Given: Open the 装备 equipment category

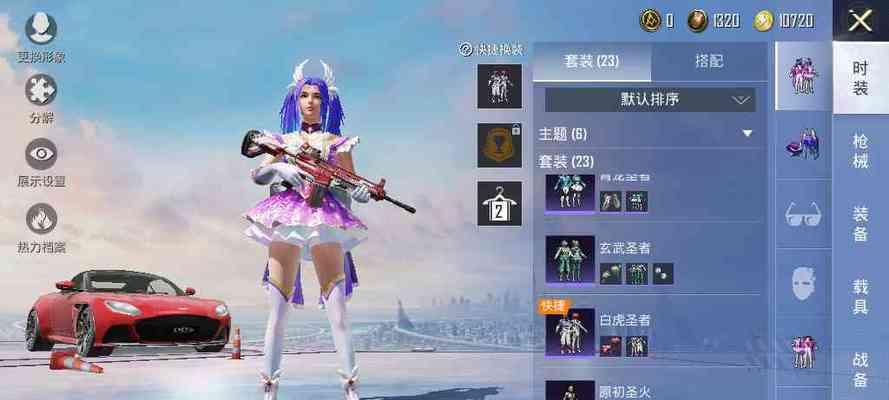Looking at the screenshot, I should tap(860, 224).
